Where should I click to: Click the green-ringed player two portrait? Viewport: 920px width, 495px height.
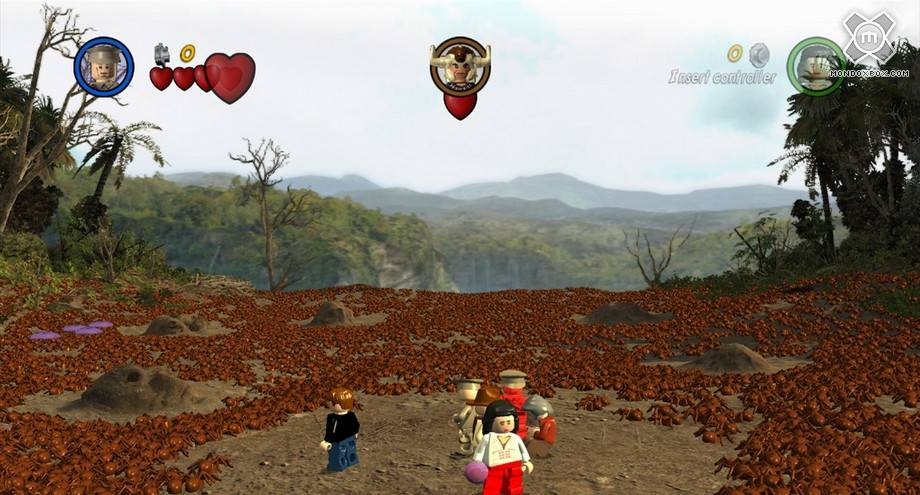(x=815, y=66)
